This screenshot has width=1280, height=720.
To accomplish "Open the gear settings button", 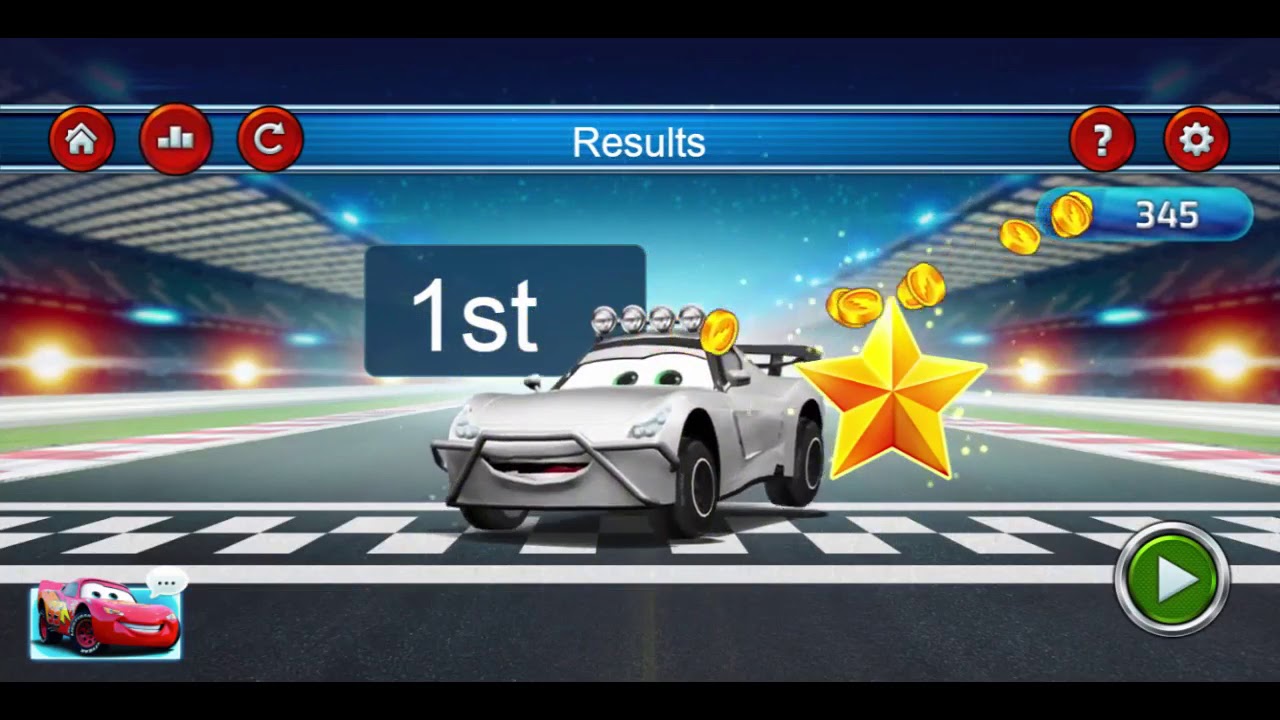I will point(1196,140).
